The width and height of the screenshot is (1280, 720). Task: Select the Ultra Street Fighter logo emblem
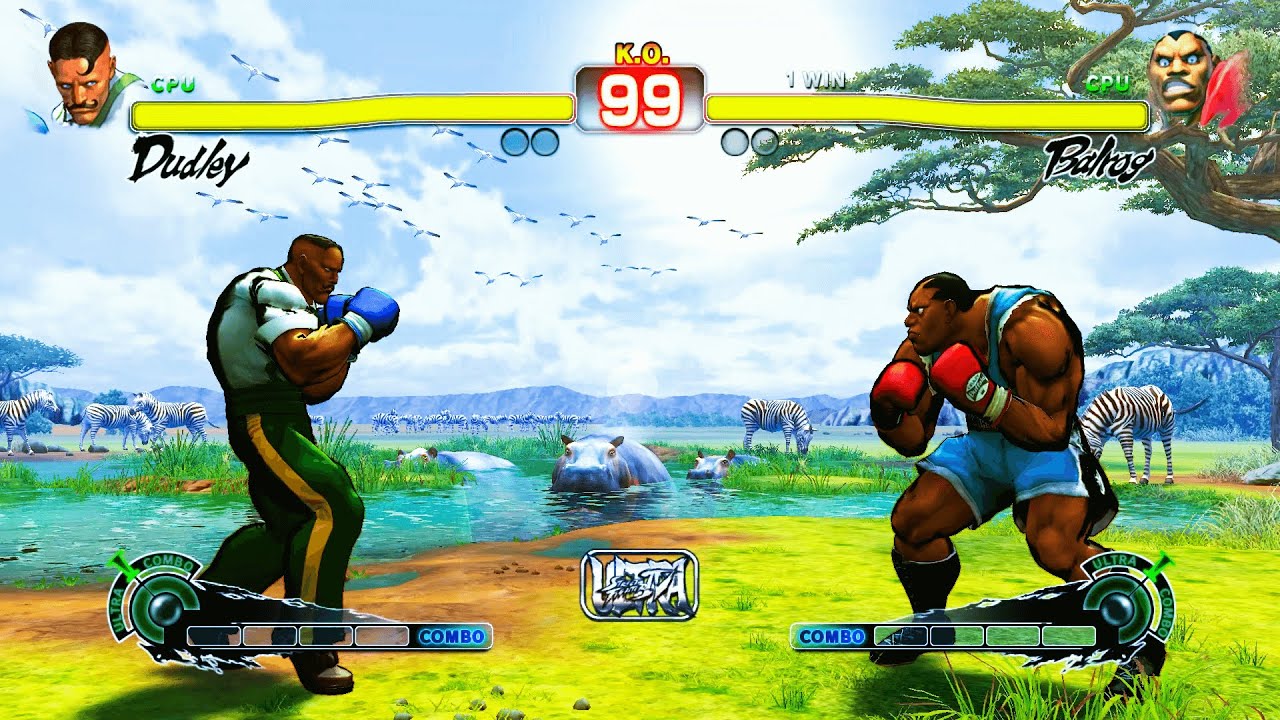[x=638, y=585]
